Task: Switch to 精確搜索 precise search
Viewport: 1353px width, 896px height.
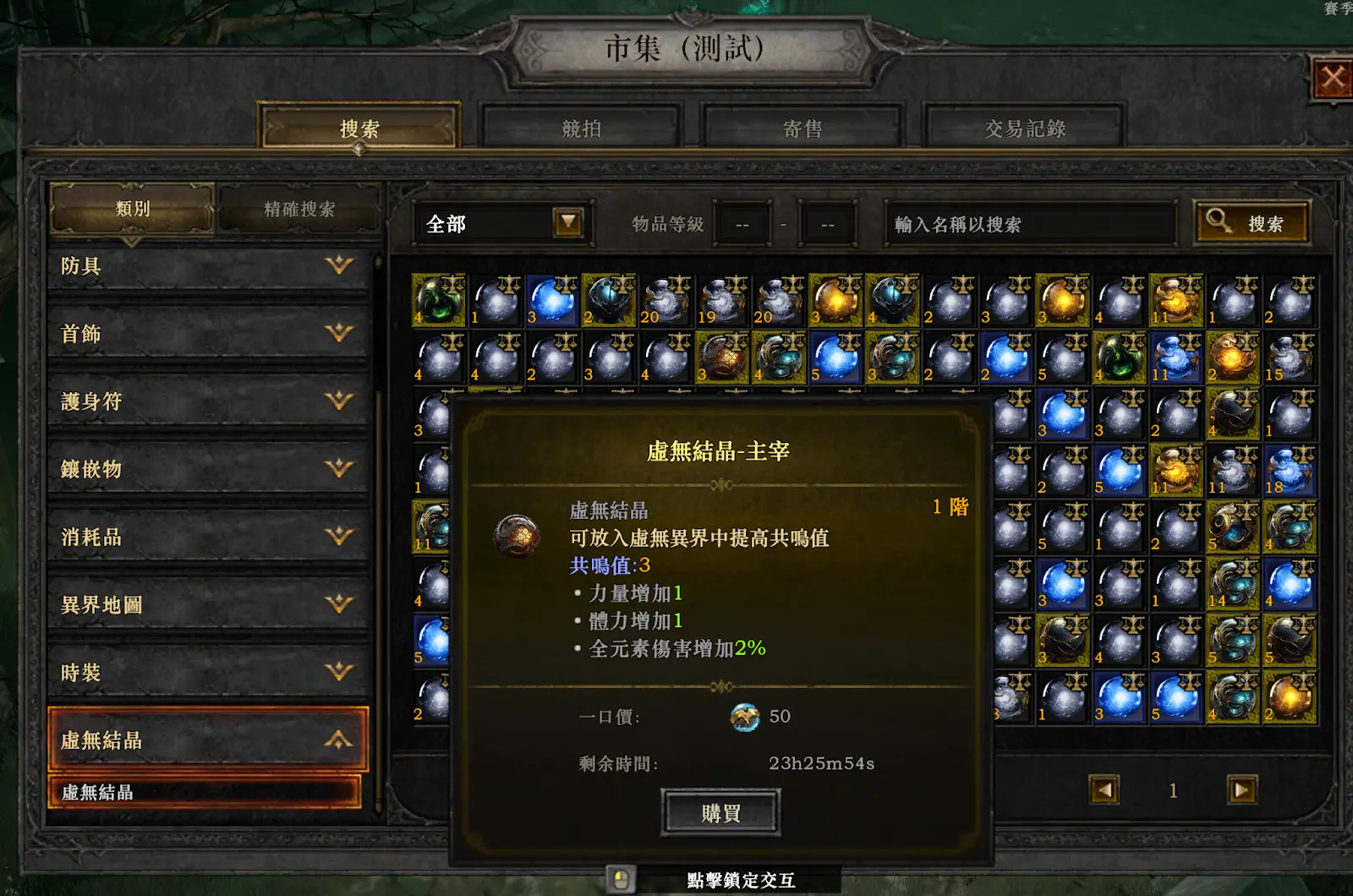Action: [299, 209]
